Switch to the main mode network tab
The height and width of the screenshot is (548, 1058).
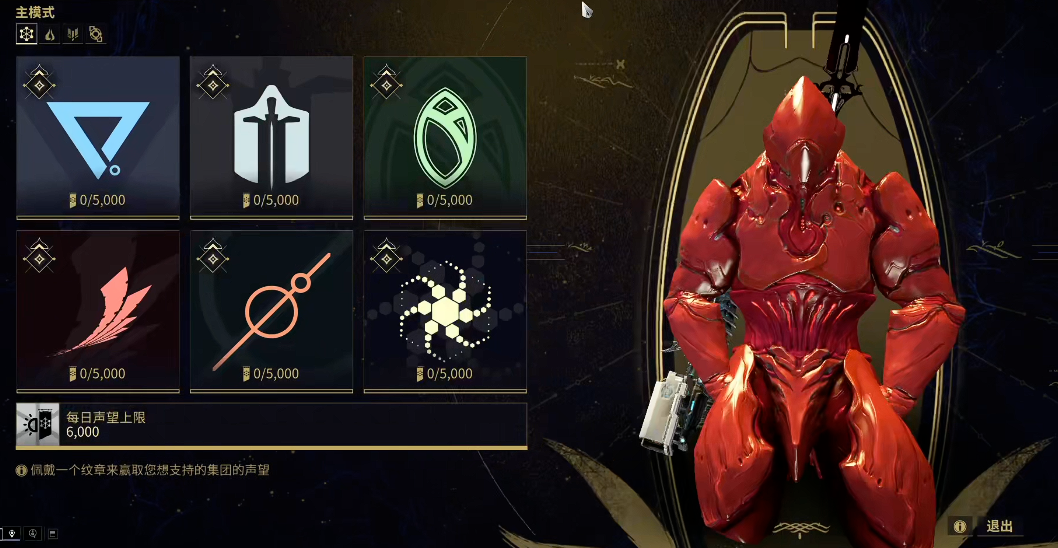click(27, 35)
